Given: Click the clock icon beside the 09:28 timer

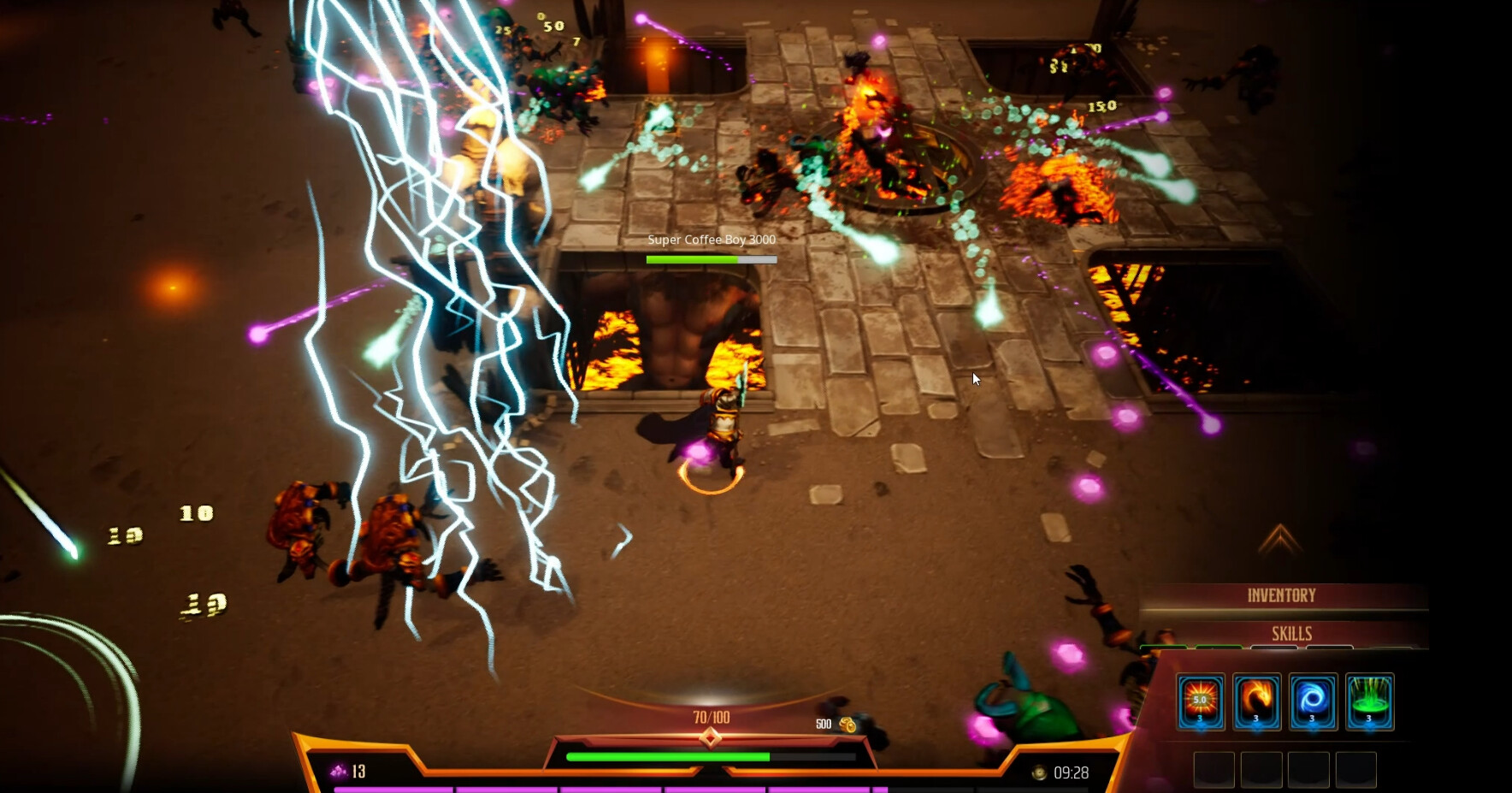Looking at the screenshot, I should [x=1040, y=772].
